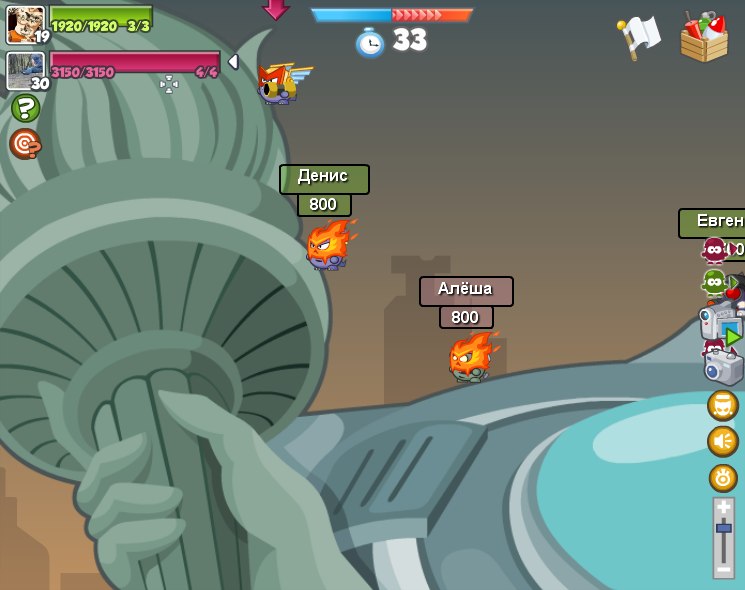The width and height of the screenshot is (745, 590).
Task: Select the level 30 player avatar
Action: (x=25, y=71)
